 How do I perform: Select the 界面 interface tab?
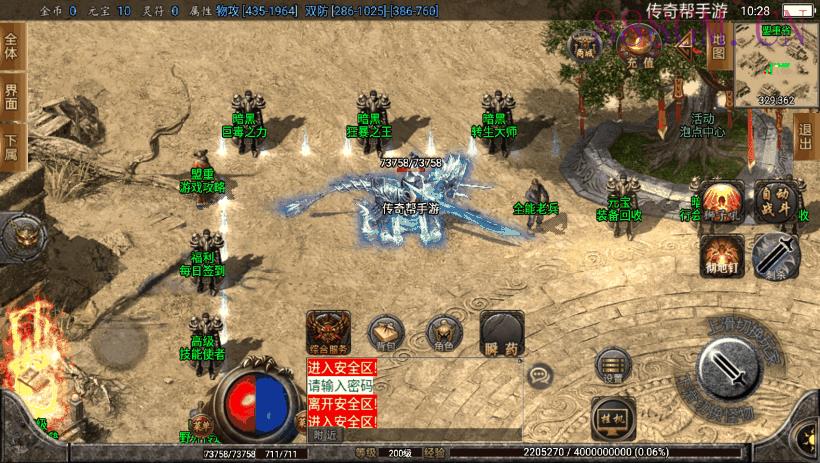click(11, 96)
